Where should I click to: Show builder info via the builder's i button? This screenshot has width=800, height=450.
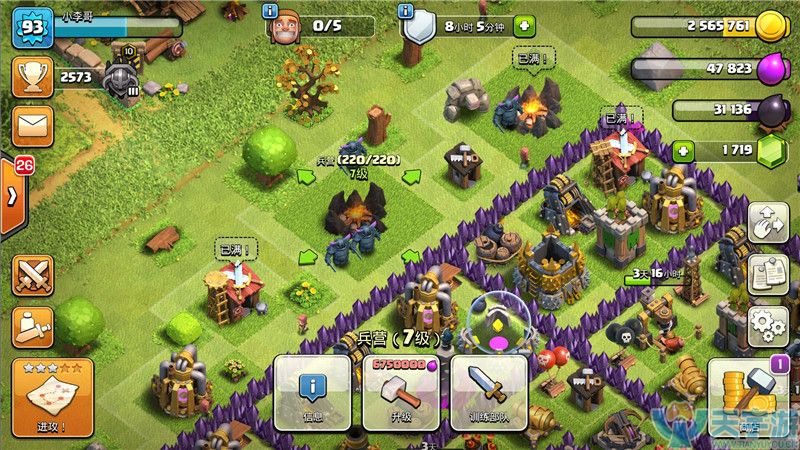click(x=270, y=10)
